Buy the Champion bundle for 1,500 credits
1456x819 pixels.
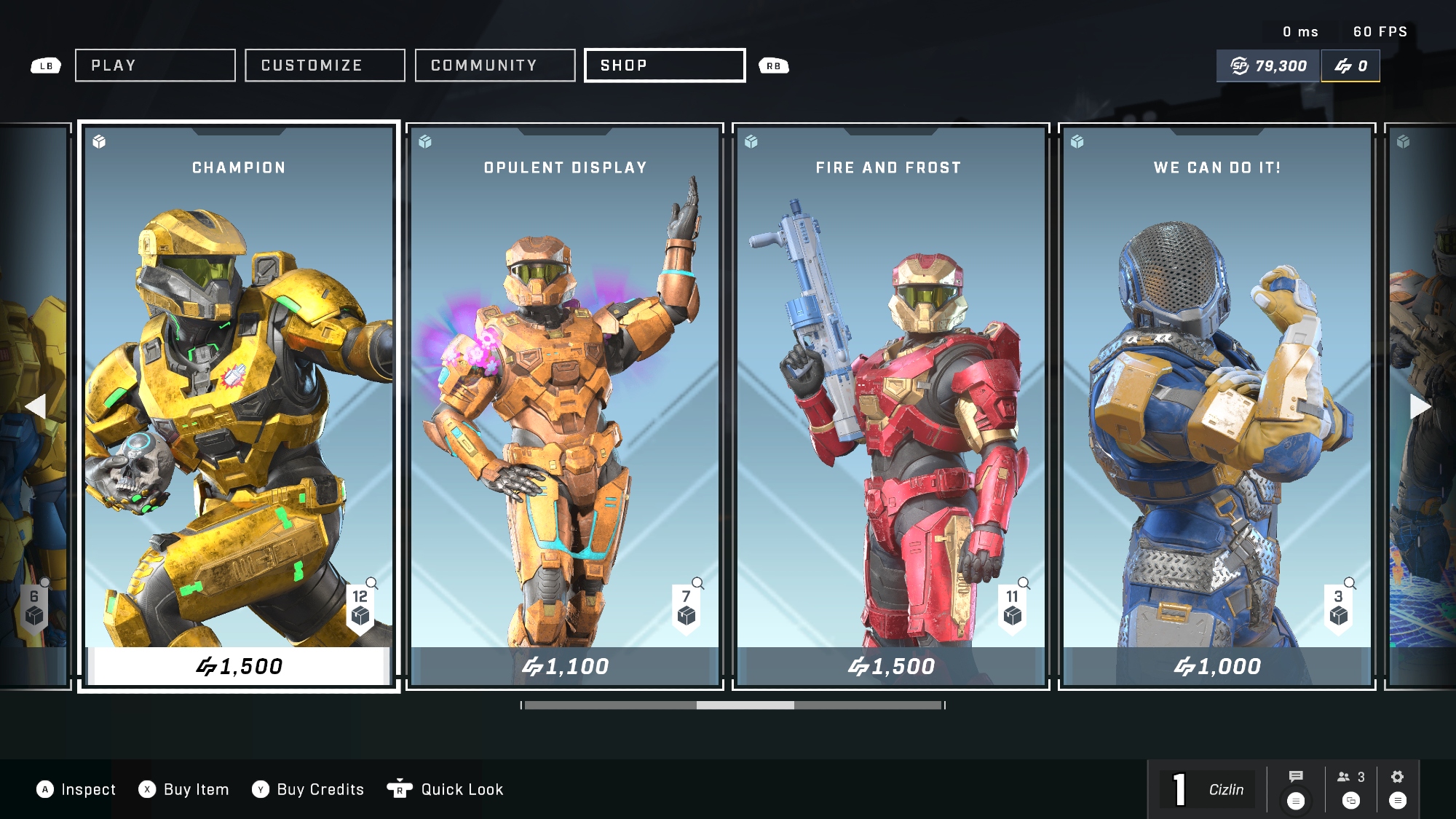pos(239,666)
